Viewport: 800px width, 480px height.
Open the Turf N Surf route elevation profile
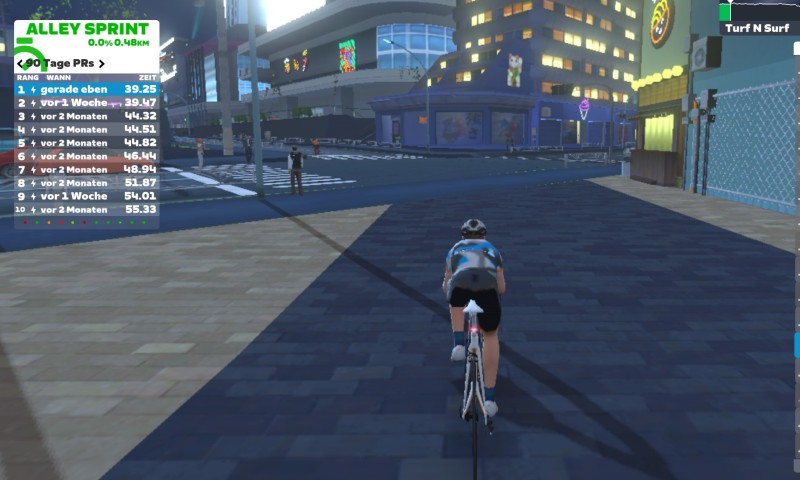(x=758, y=12)
